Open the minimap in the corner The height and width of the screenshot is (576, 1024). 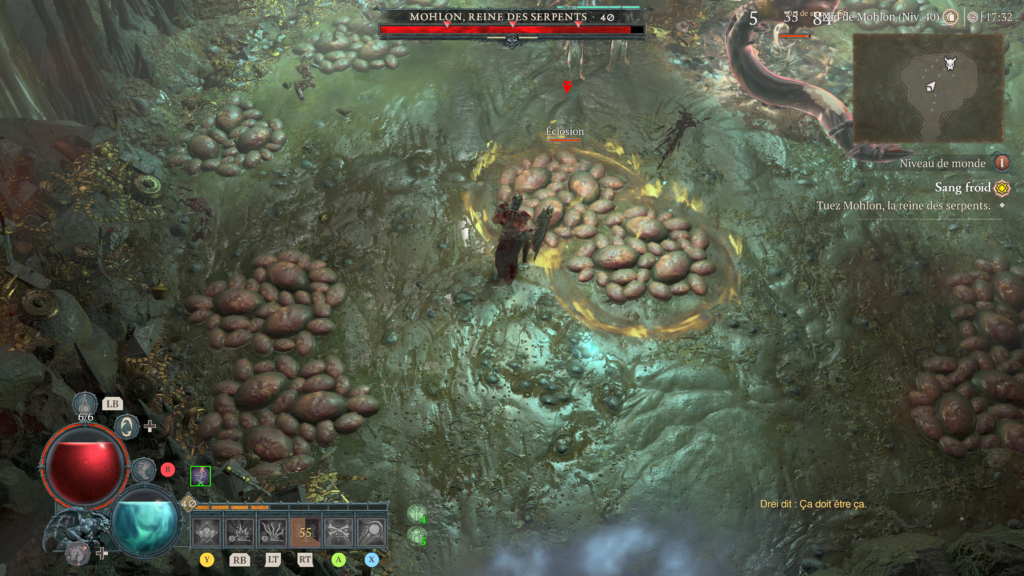pyautogui.click(x=927, y=88)
